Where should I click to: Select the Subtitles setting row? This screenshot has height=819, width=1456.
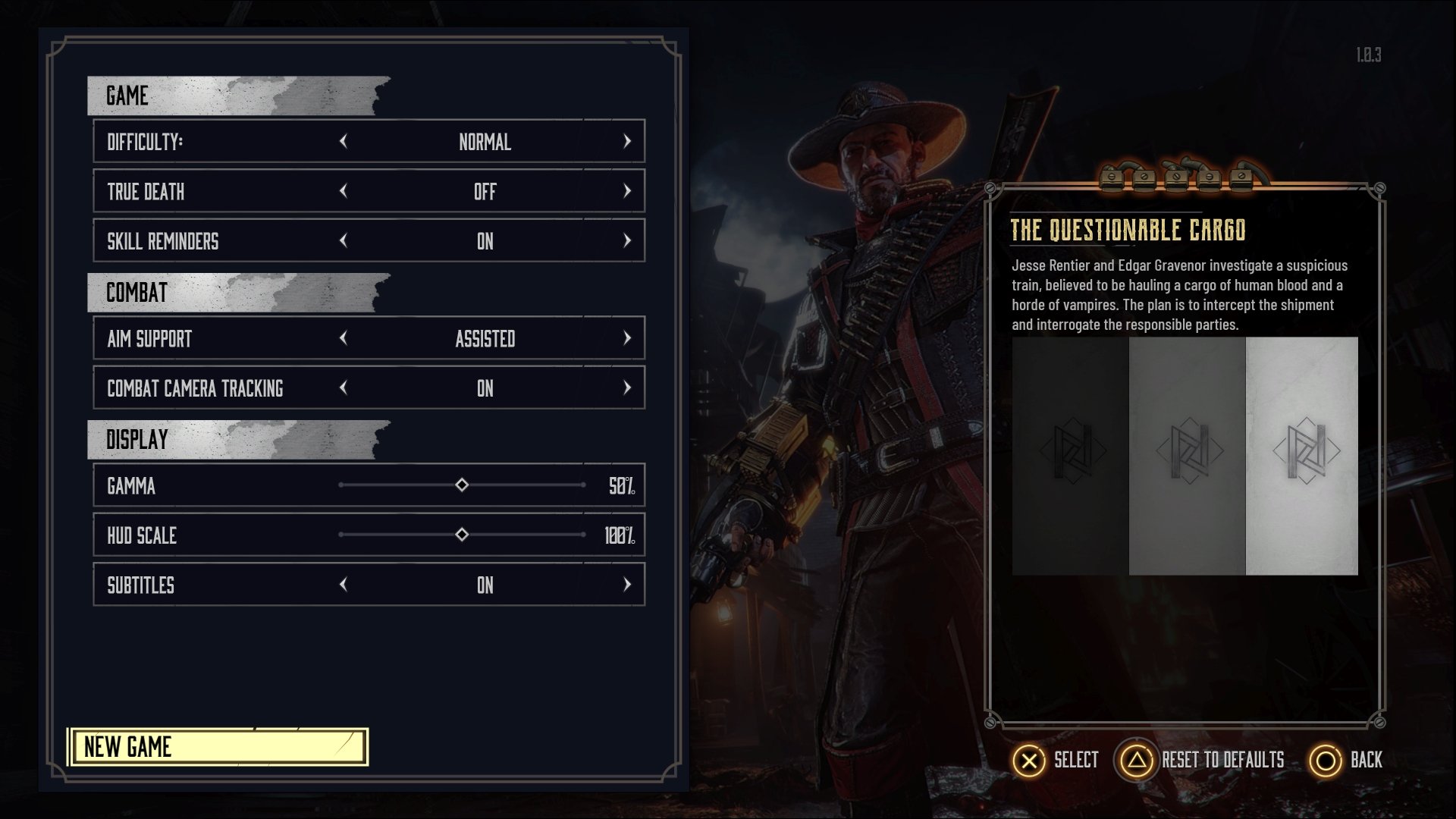[x=220, y=585]
